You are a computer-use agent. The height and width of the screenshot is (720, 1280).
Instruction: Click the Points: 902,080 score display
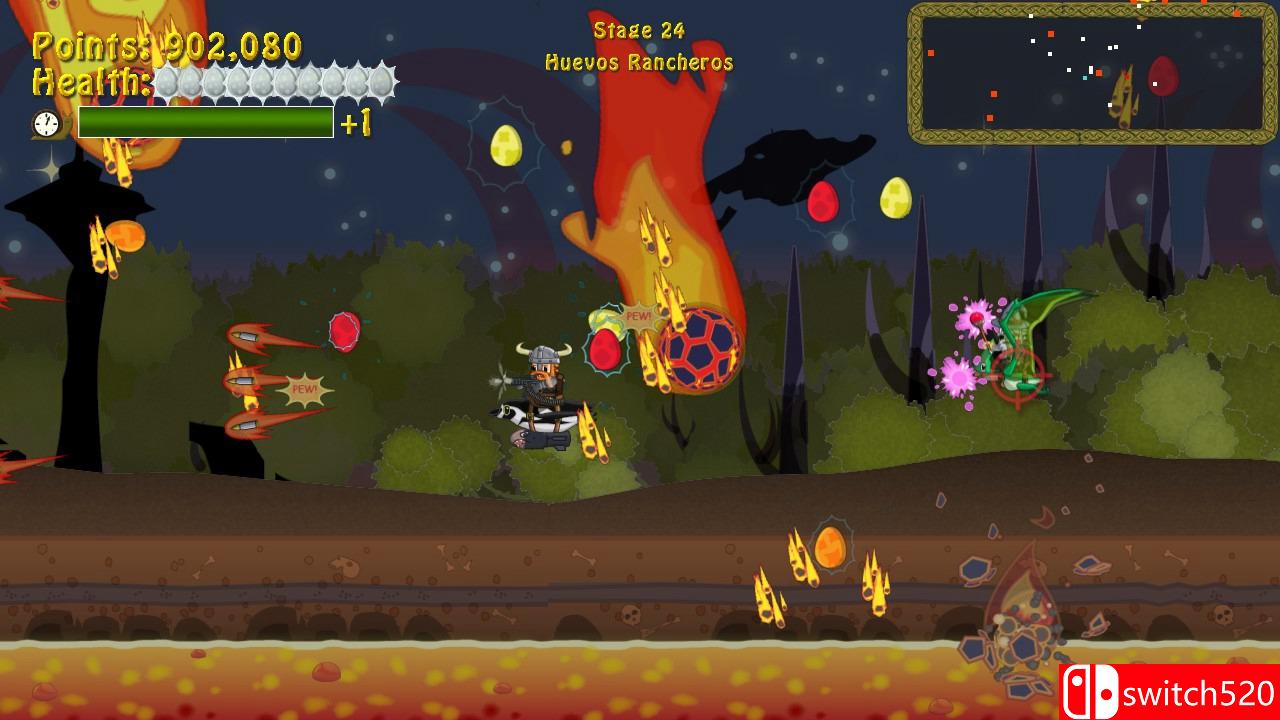tap(165, 46)
